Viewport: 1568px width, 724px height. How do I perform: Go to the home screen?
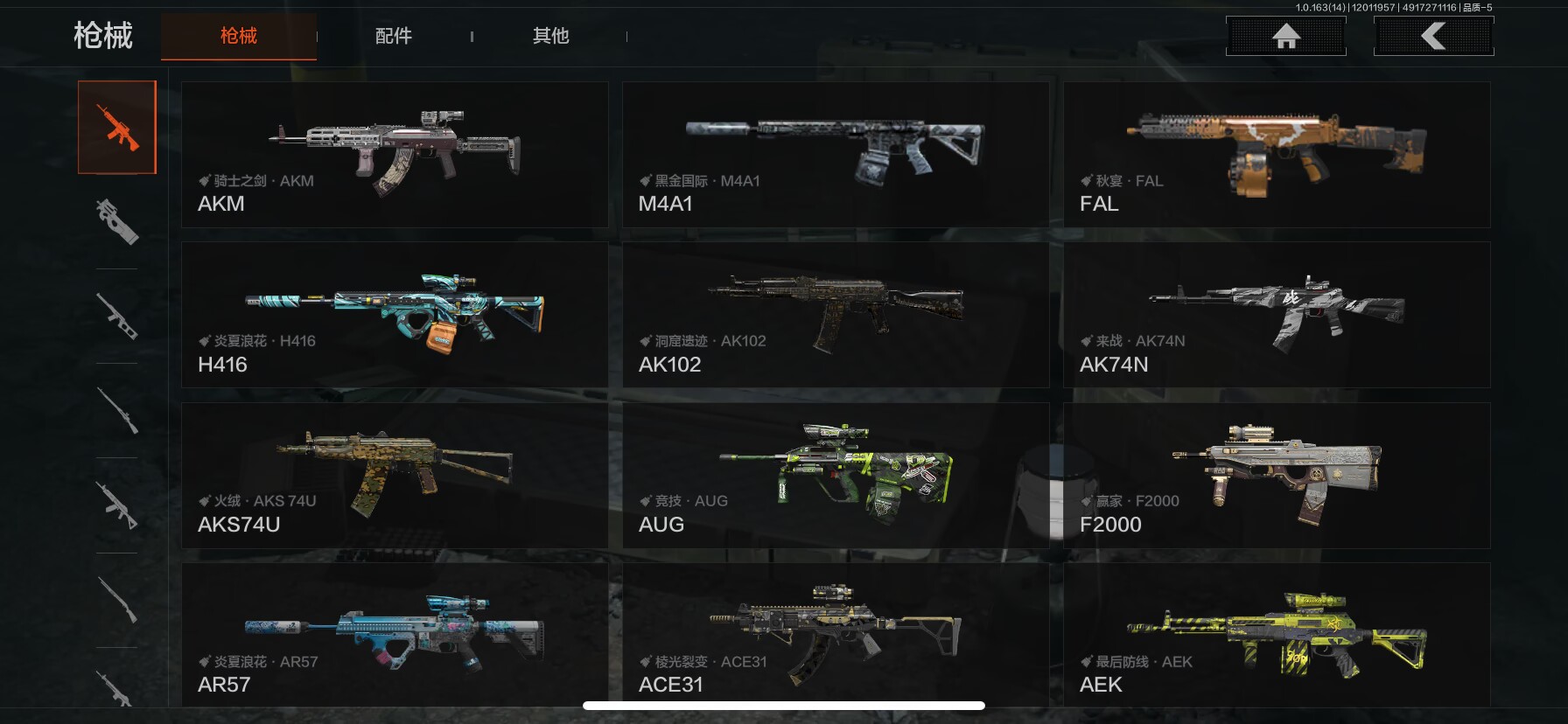(x=1285, y=37)
